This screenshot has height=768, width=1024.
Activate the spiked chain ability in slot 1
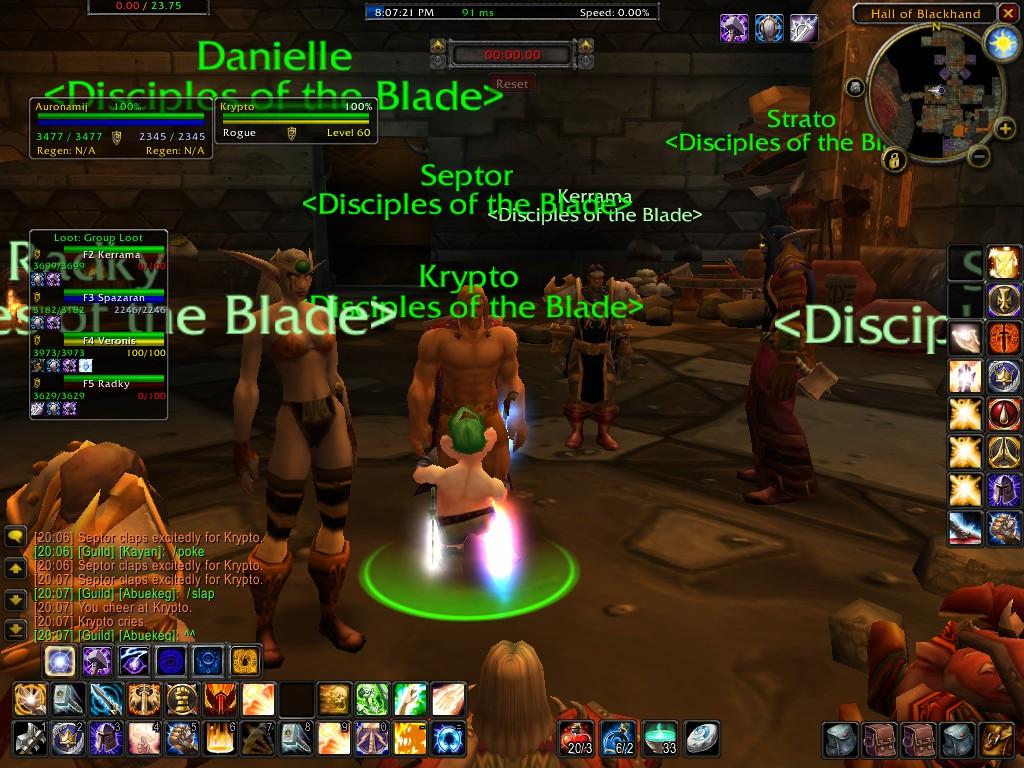pyautogui.click(x=28, y=737)
